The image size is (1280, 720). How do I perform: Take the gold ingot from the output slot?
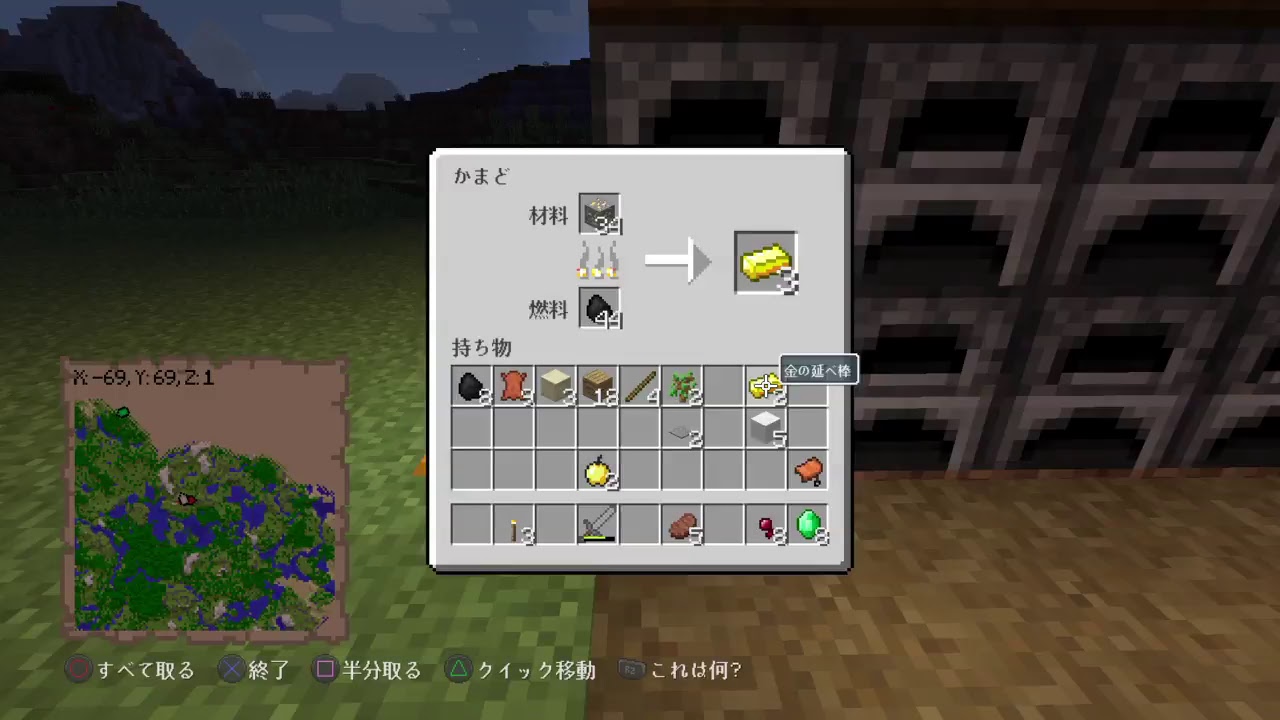(765, 262)
